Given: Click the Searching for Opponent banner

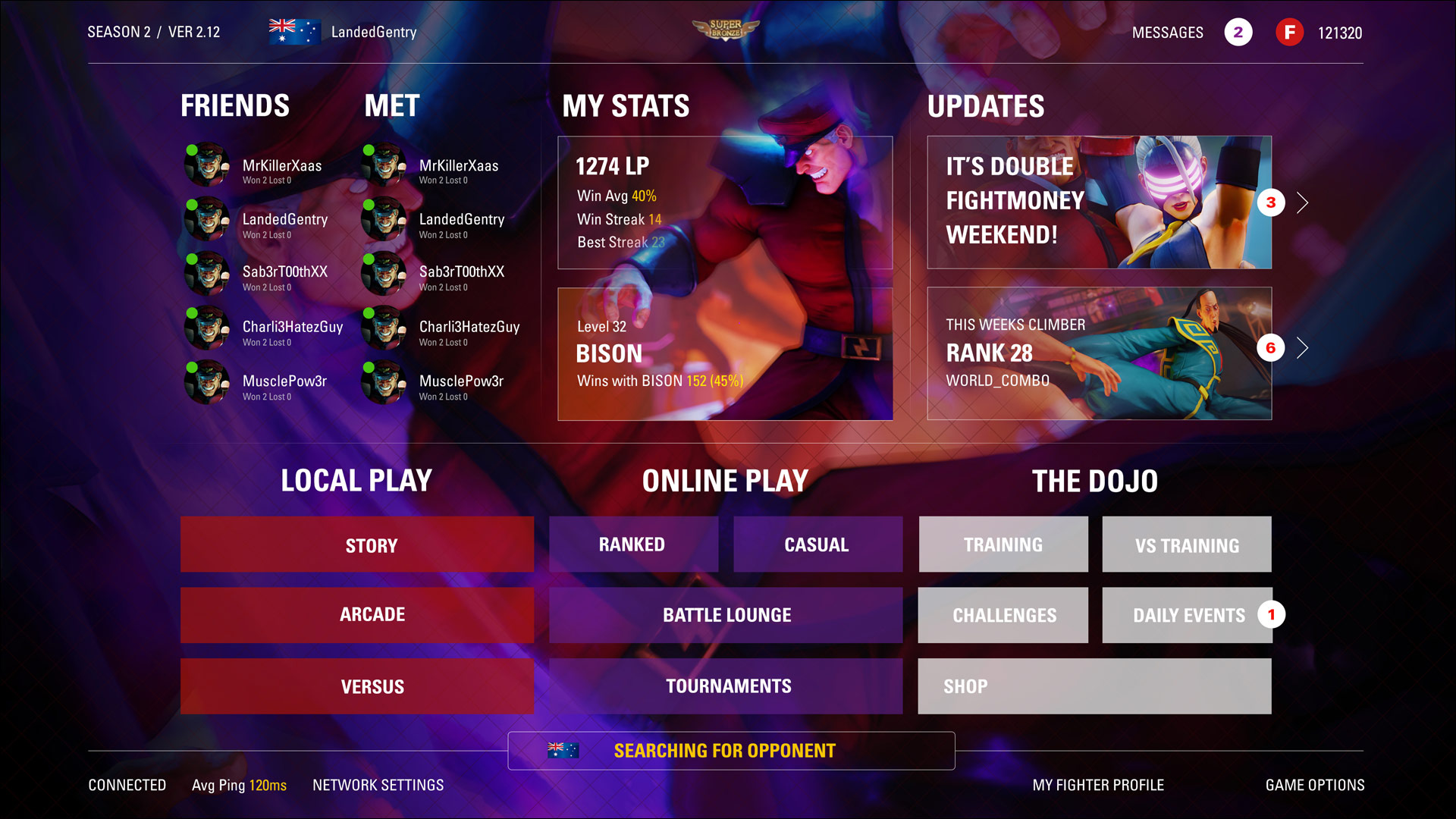Looking at the screenshot, I should click(x=730, y=751).
